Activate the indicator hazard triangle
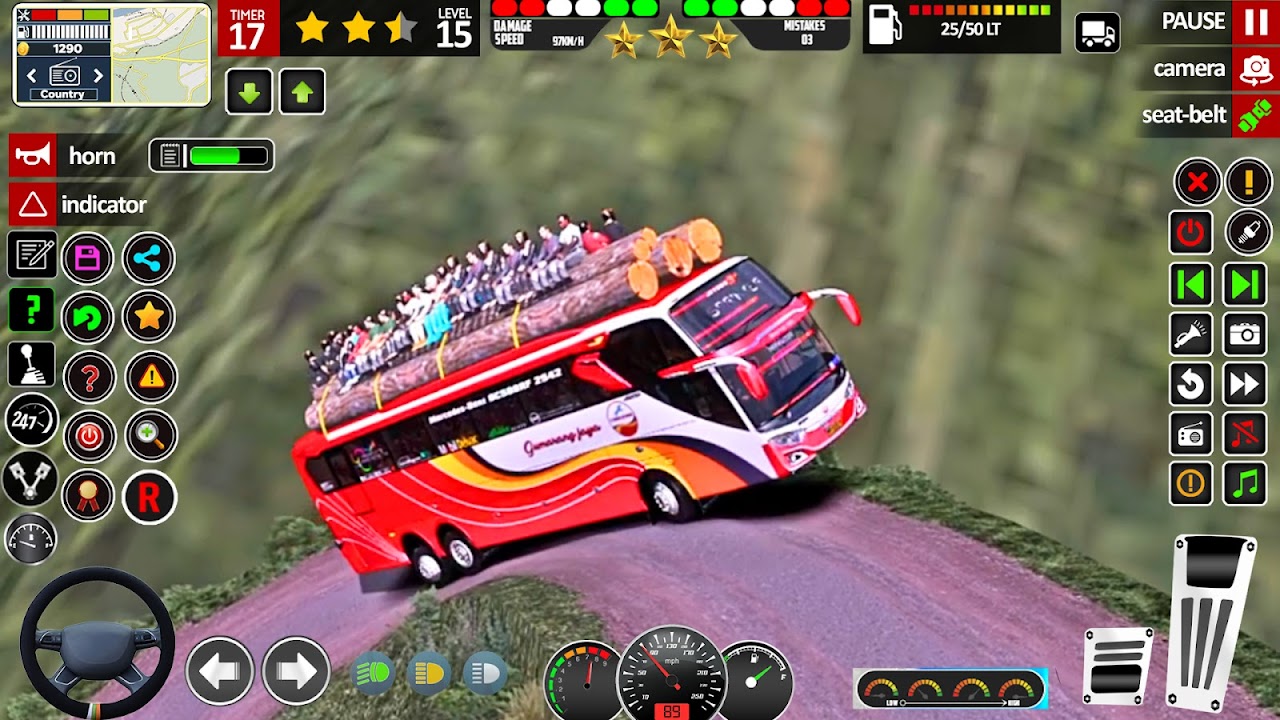This screenshot has width=1280, height=720. click(x=32, y=205)
